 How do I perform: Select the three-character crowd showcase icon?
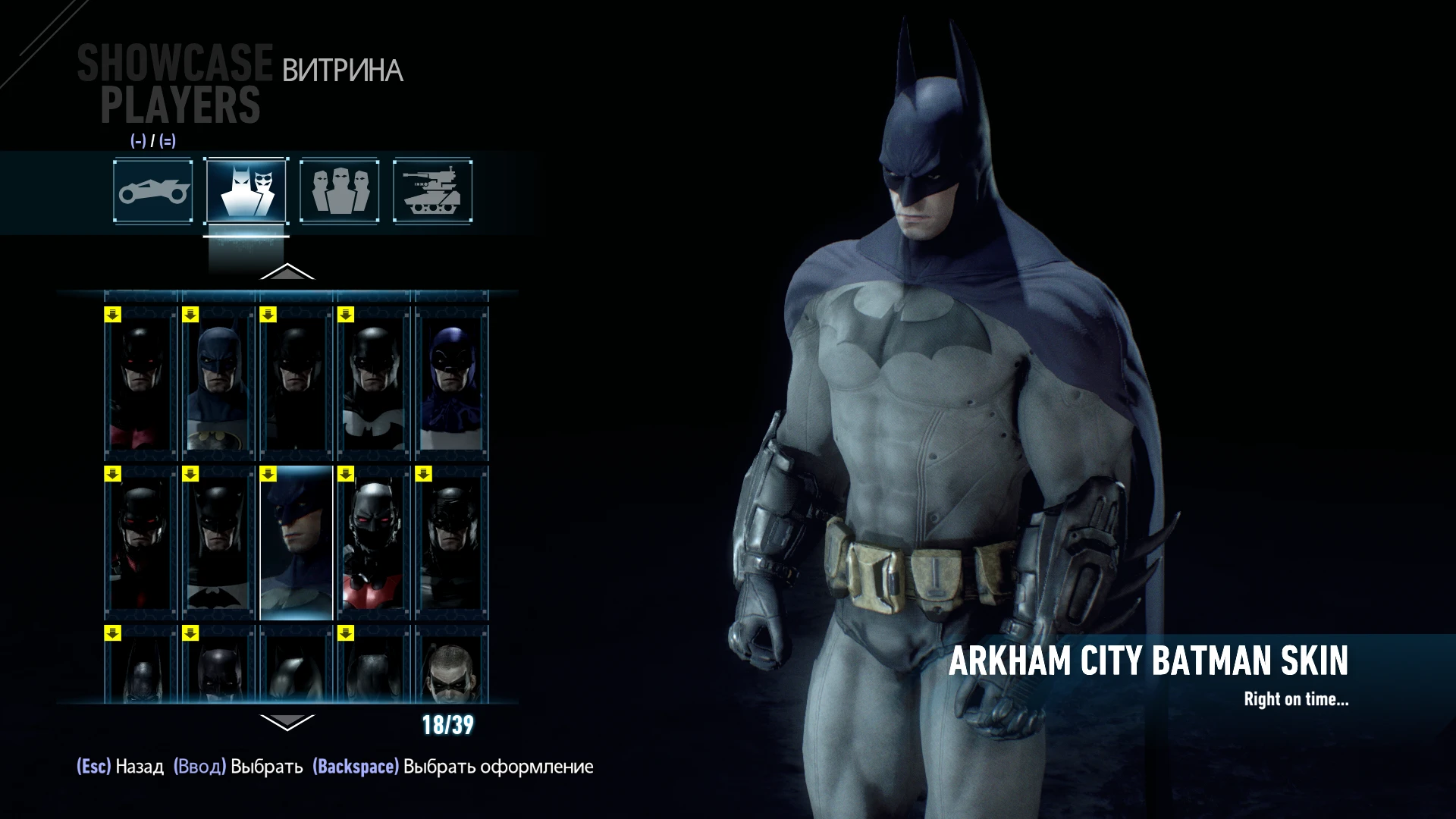tap(339, 192)
